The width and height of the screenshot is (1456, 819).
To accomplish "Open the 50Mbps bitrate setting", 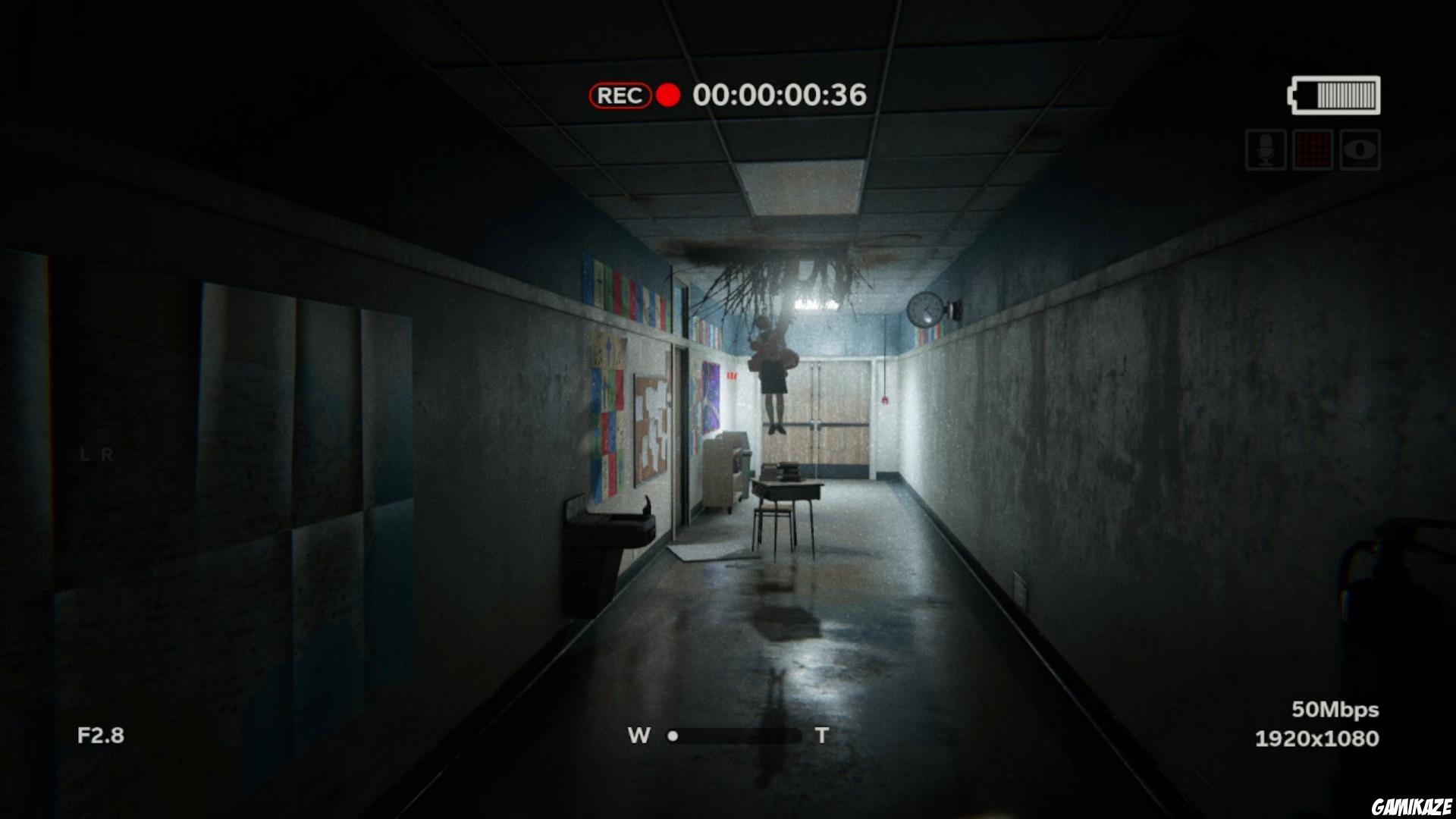I will (x=1335, y=708).
